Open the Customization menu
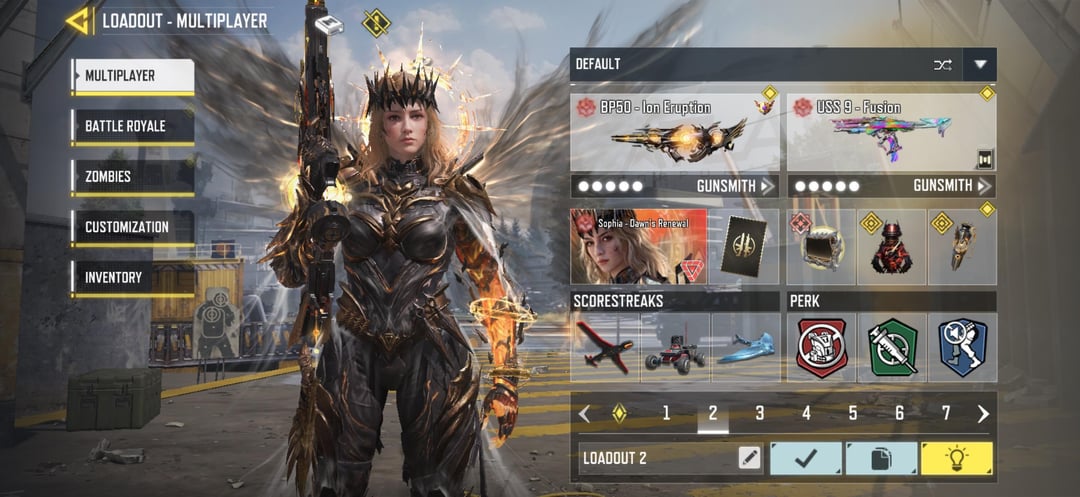The image size is (1080, 497). (132, 227)
